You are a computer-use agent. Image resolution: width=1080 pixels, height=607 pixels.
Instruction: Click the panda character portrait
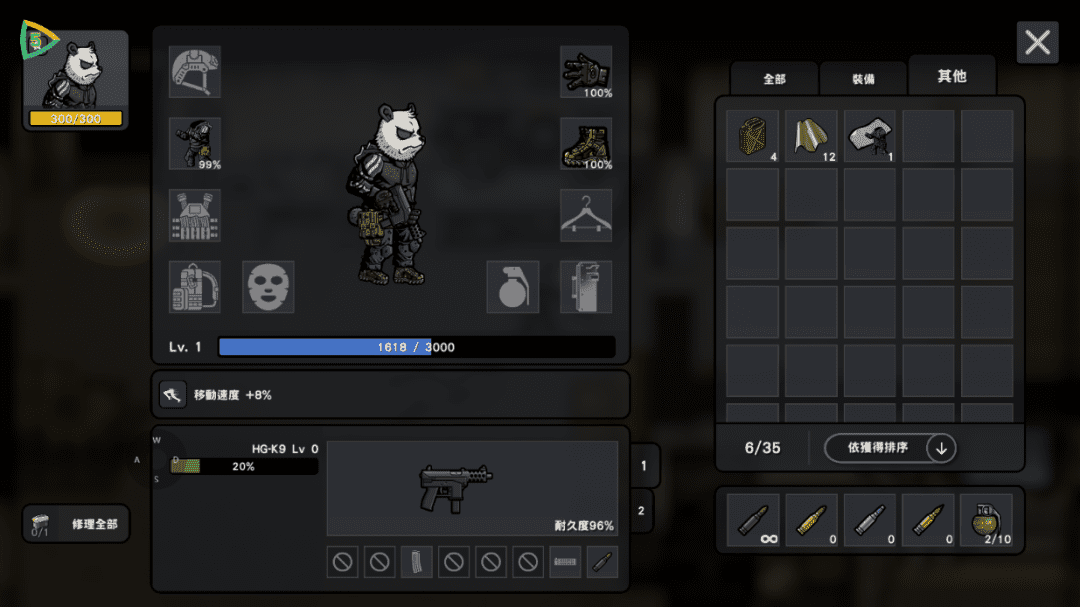76,80
